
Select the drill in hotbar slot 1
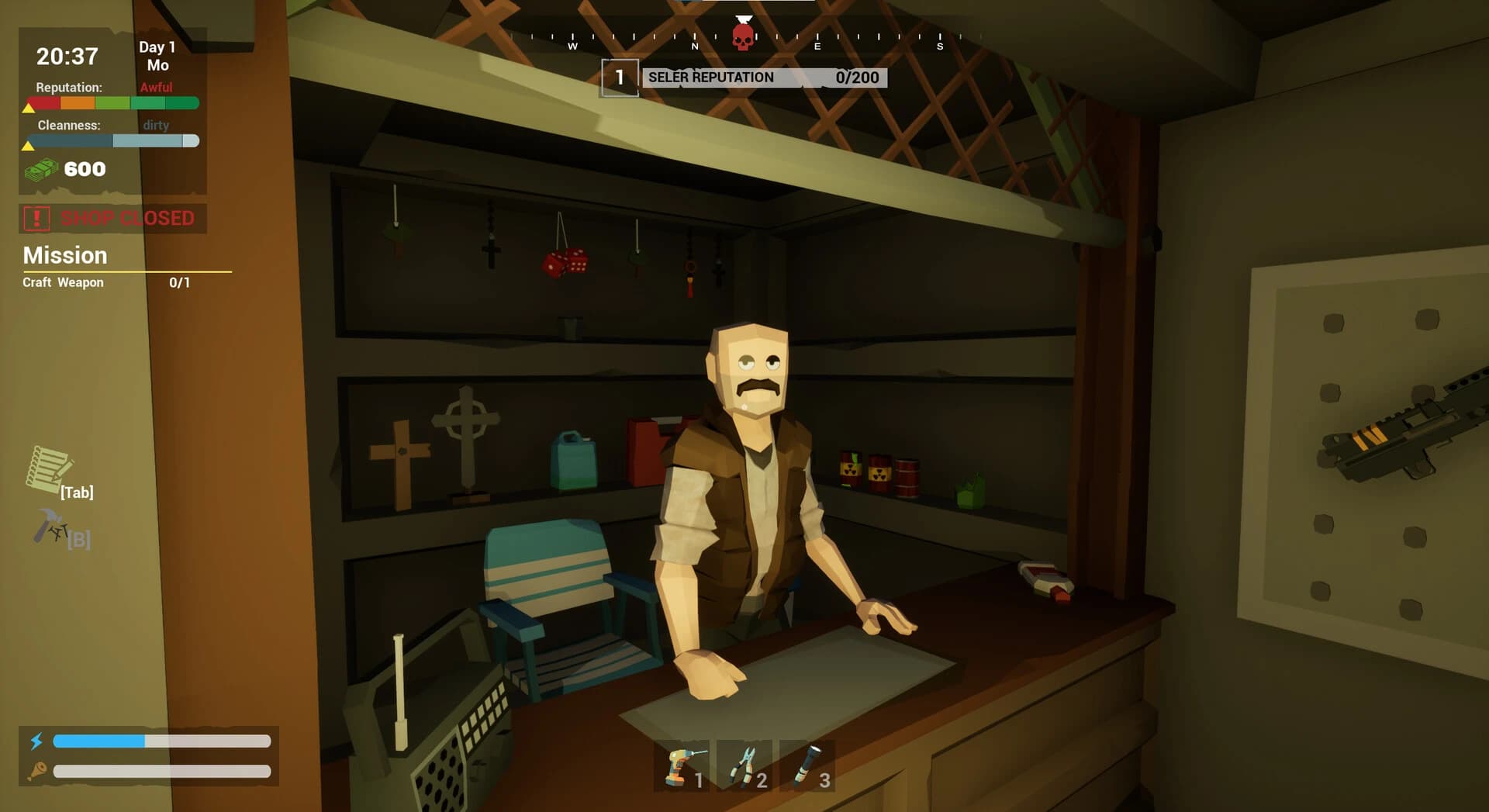click(686, 766)
